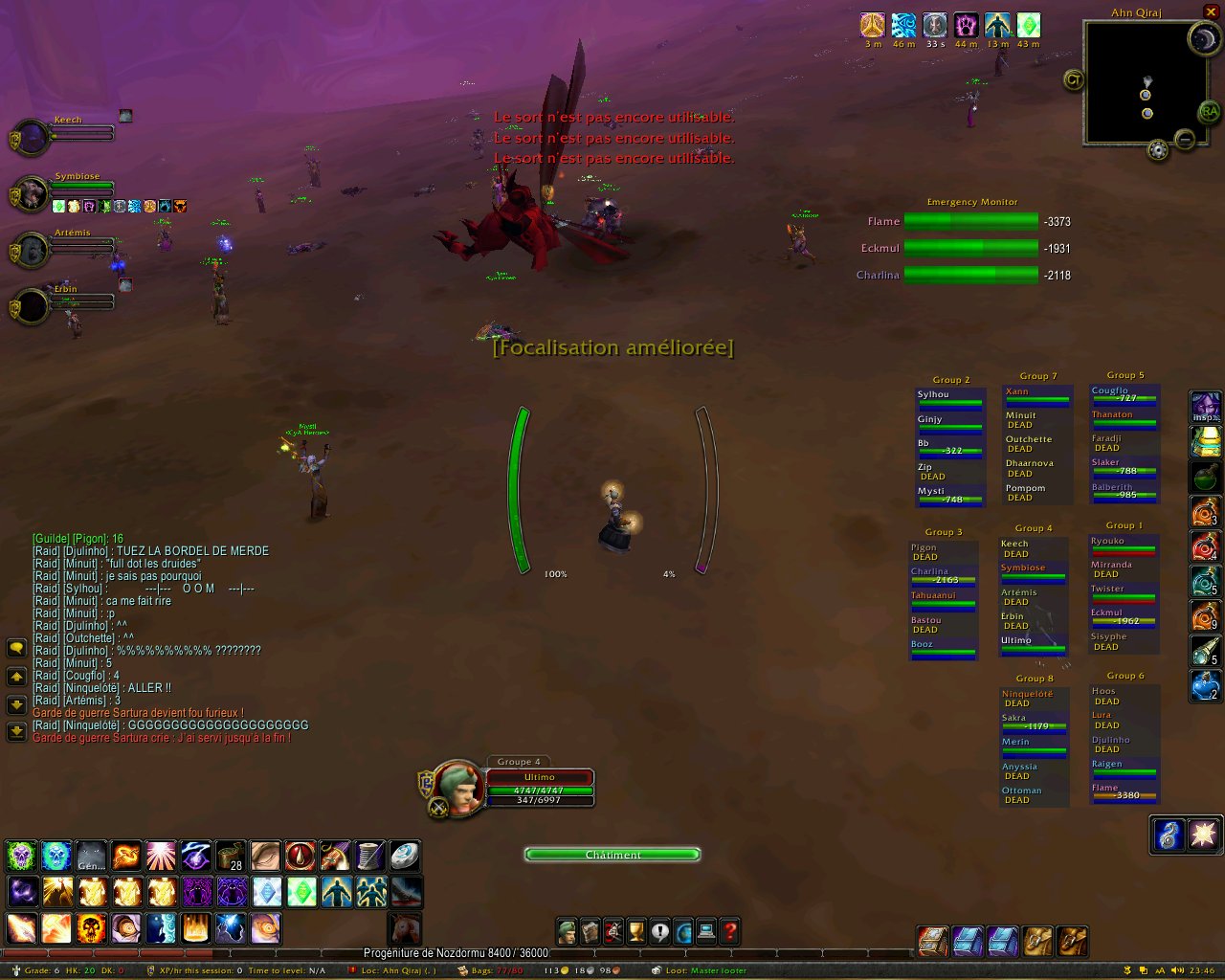Close the Ahn Qiraj minimap
Image resolution: width=1225 pixels, height=980 pixels.
click(1211, 11)
